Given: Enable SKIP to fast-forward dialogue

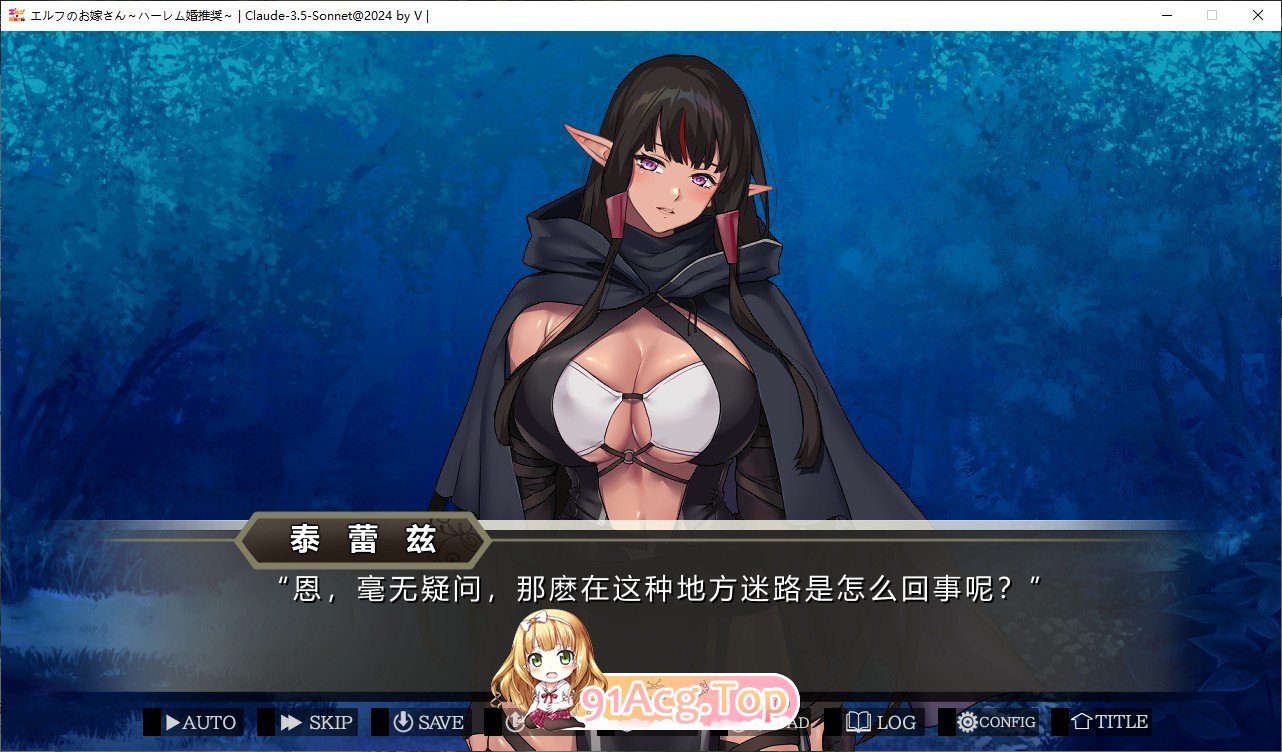Looking at the screenshot, I should point(307,721).
